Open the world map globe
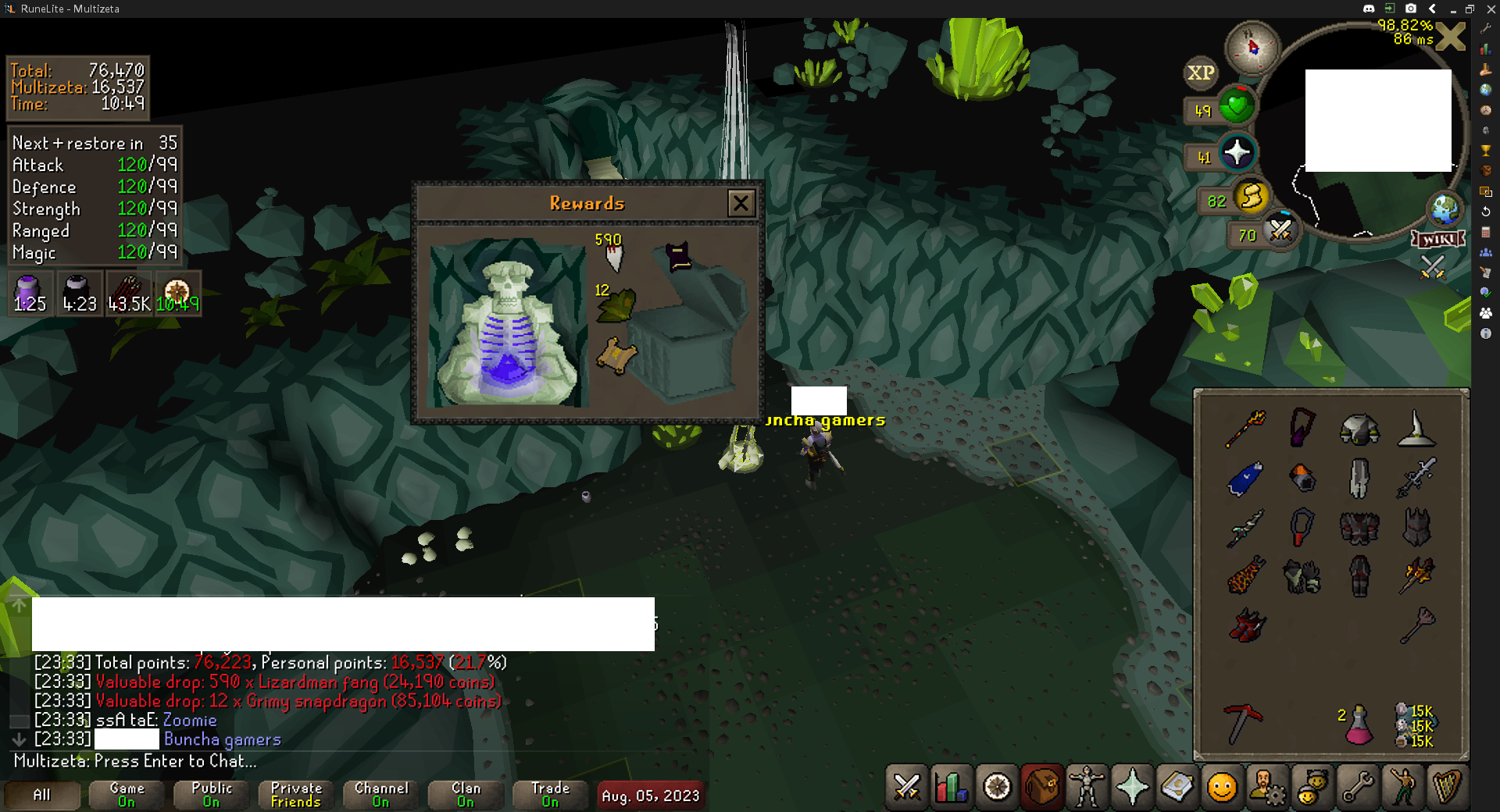 1444,209
